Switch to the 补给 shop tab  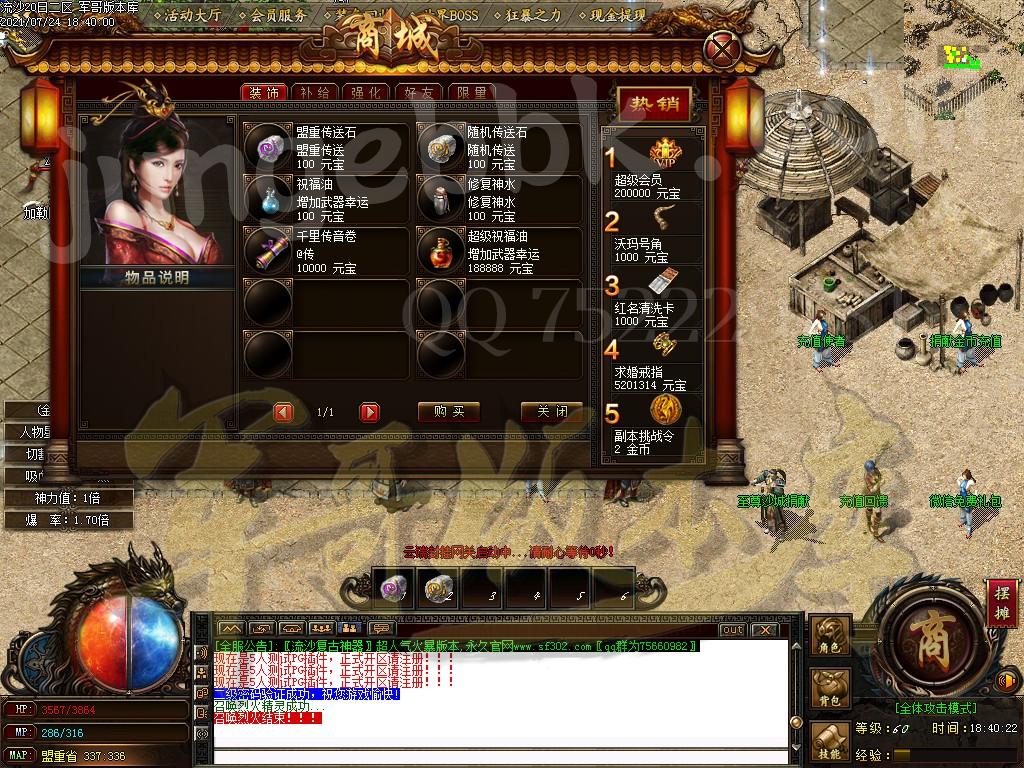coord(314,93)
